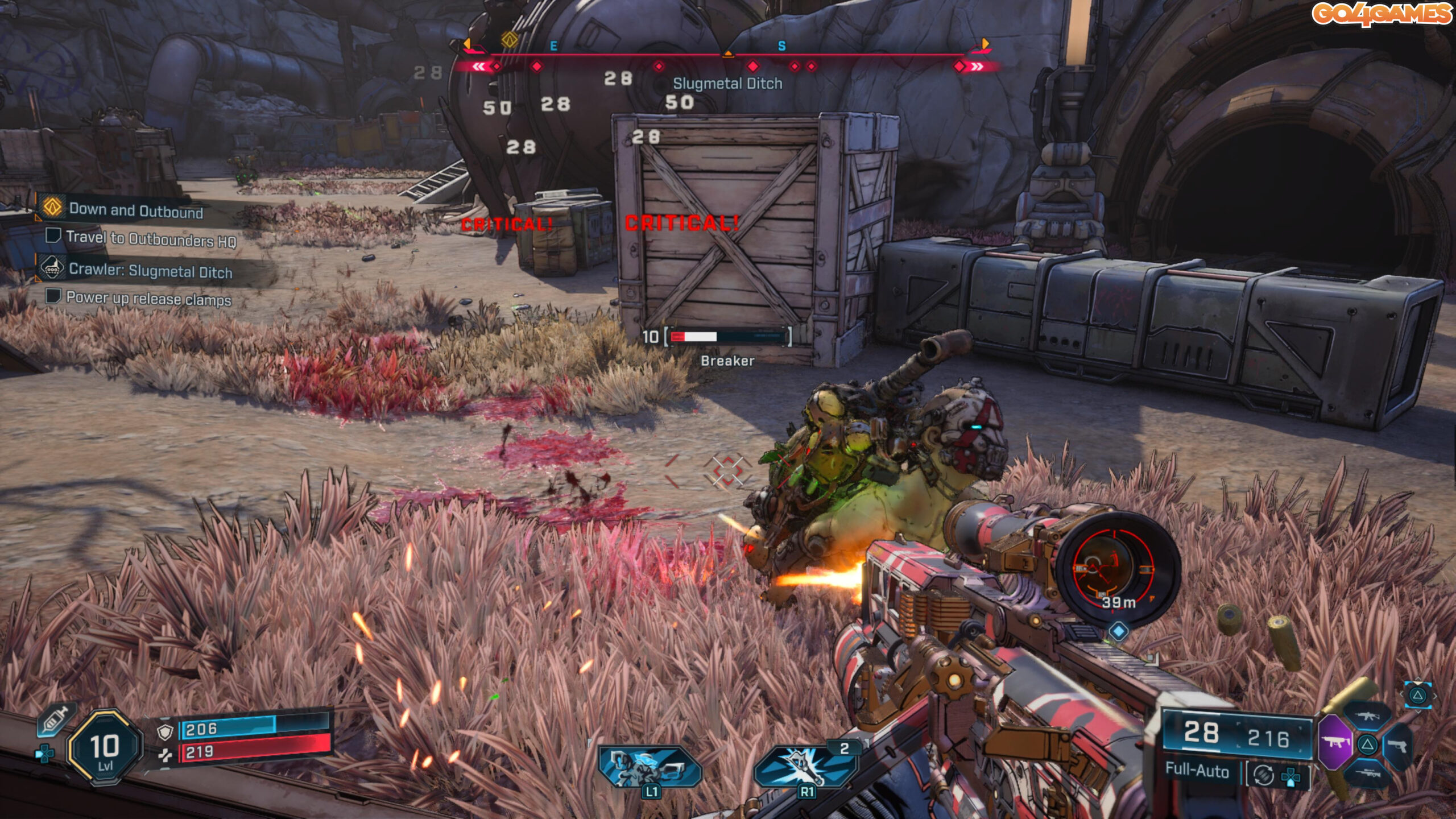Toggle the Power up release clamps checkbox
Viewport: 1456px width, 819px height.
[x=53, y=296]
